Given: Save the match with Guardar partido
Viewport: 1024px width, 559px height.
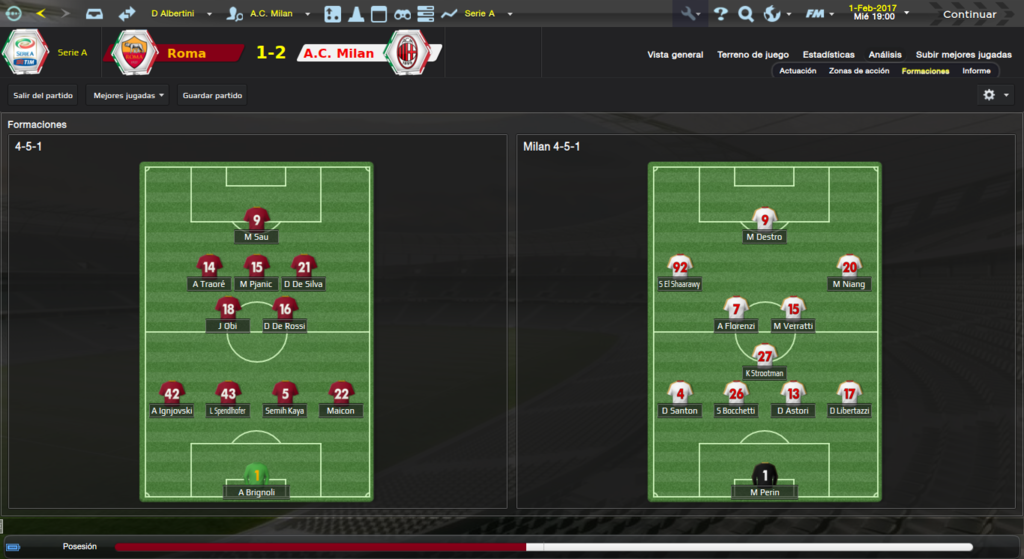Looking at the screenshot, I should [x=212, y=96].
